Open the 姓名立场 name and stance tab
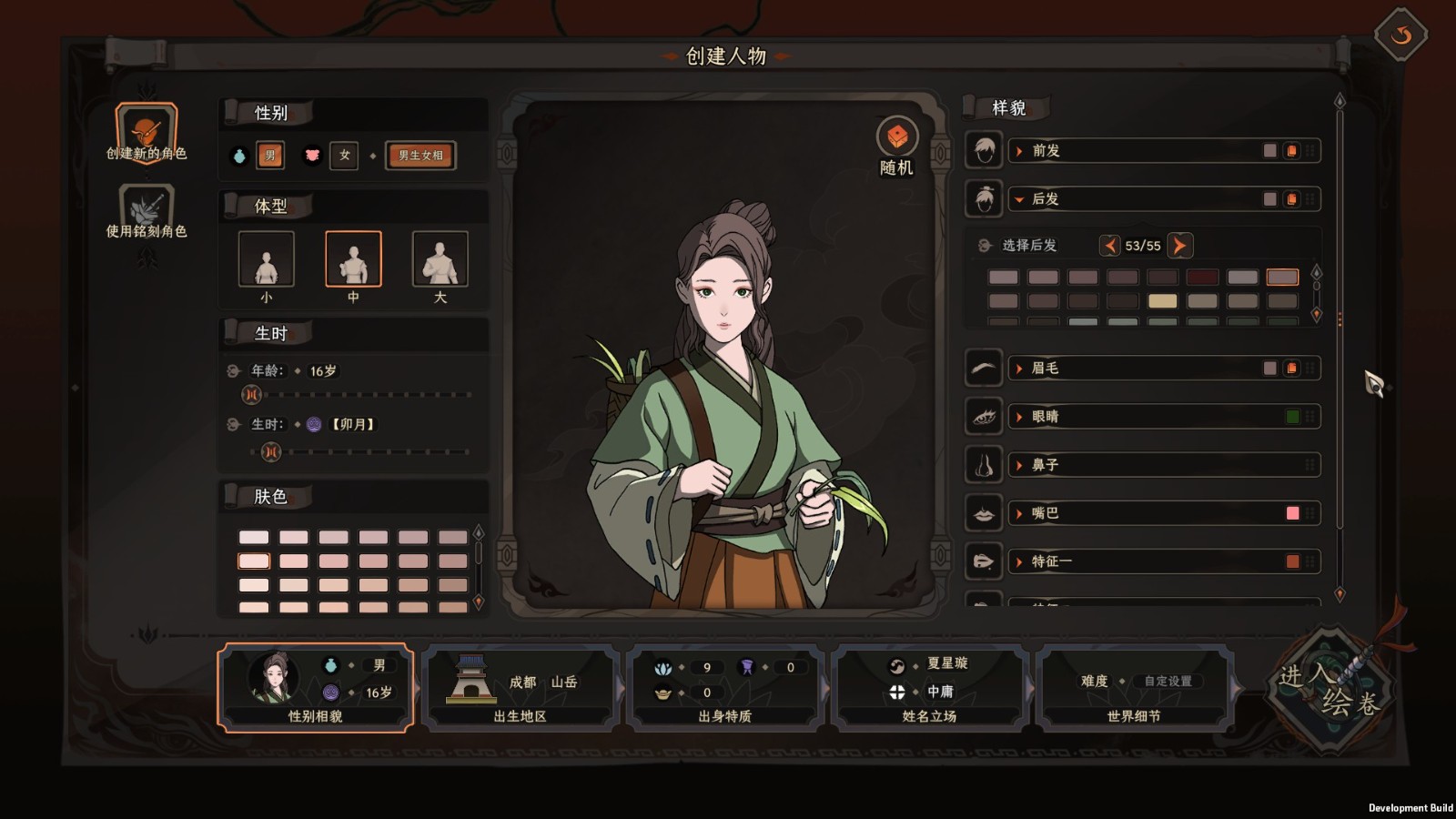Image resolution: width=1456 pixels, height=819 pixels. (x=929, y=688)
